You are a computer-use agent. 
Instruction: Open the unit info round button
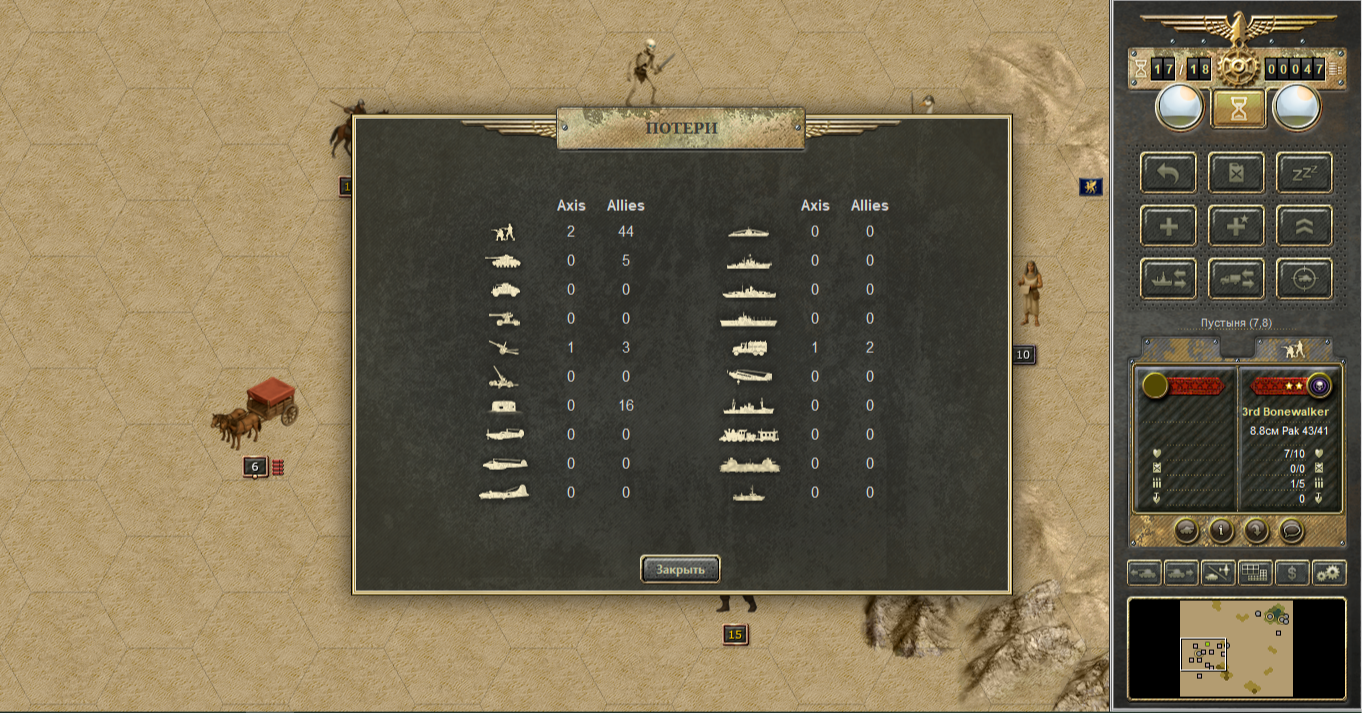pos(1220,530)
